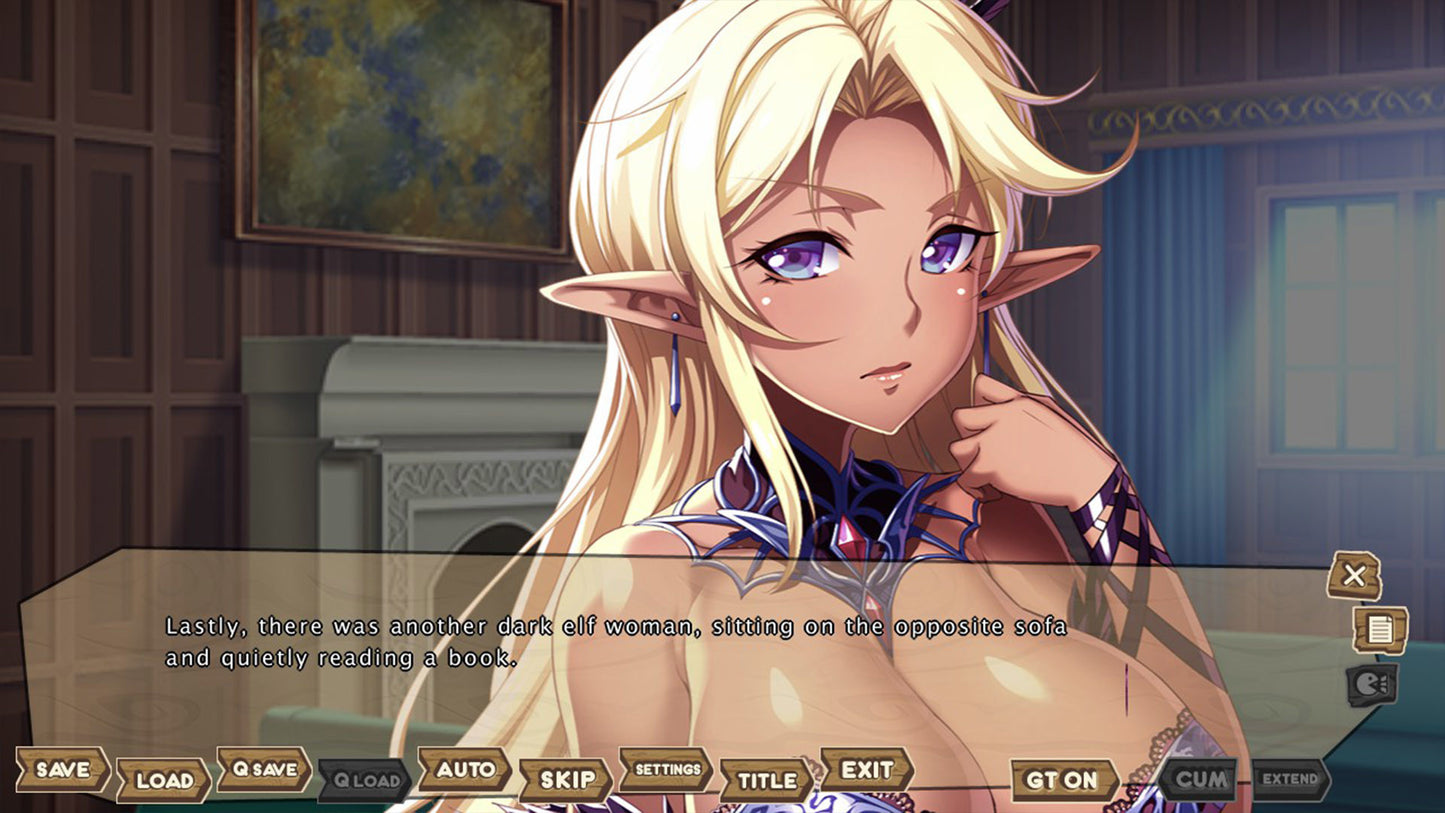This screenshot has width=1445, height=813.
Task: Click the greyed Extend button
Action: 1291,778
